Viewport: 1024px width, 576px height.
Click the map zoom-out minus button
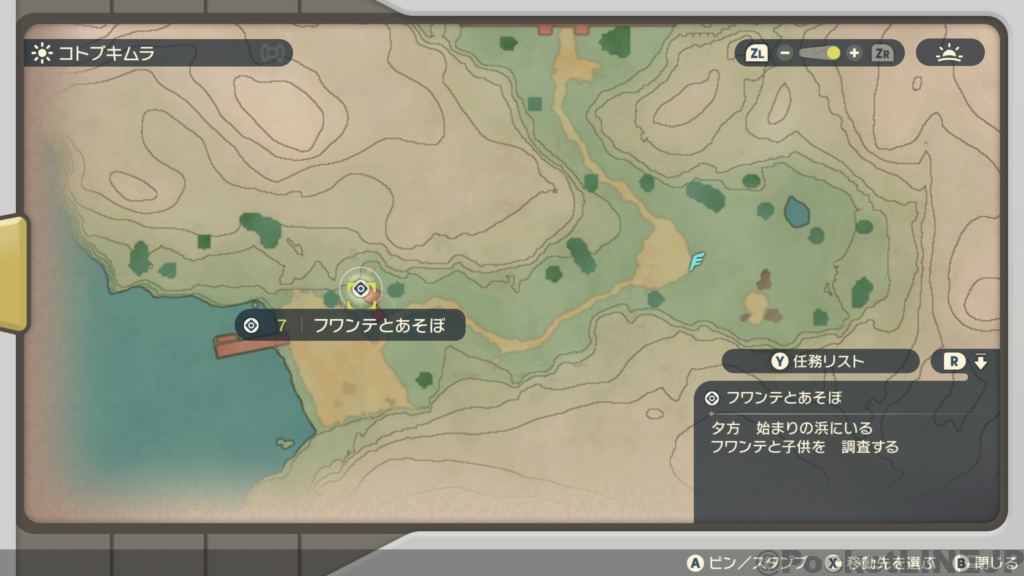pyautogui.click(x=785, y=53)
